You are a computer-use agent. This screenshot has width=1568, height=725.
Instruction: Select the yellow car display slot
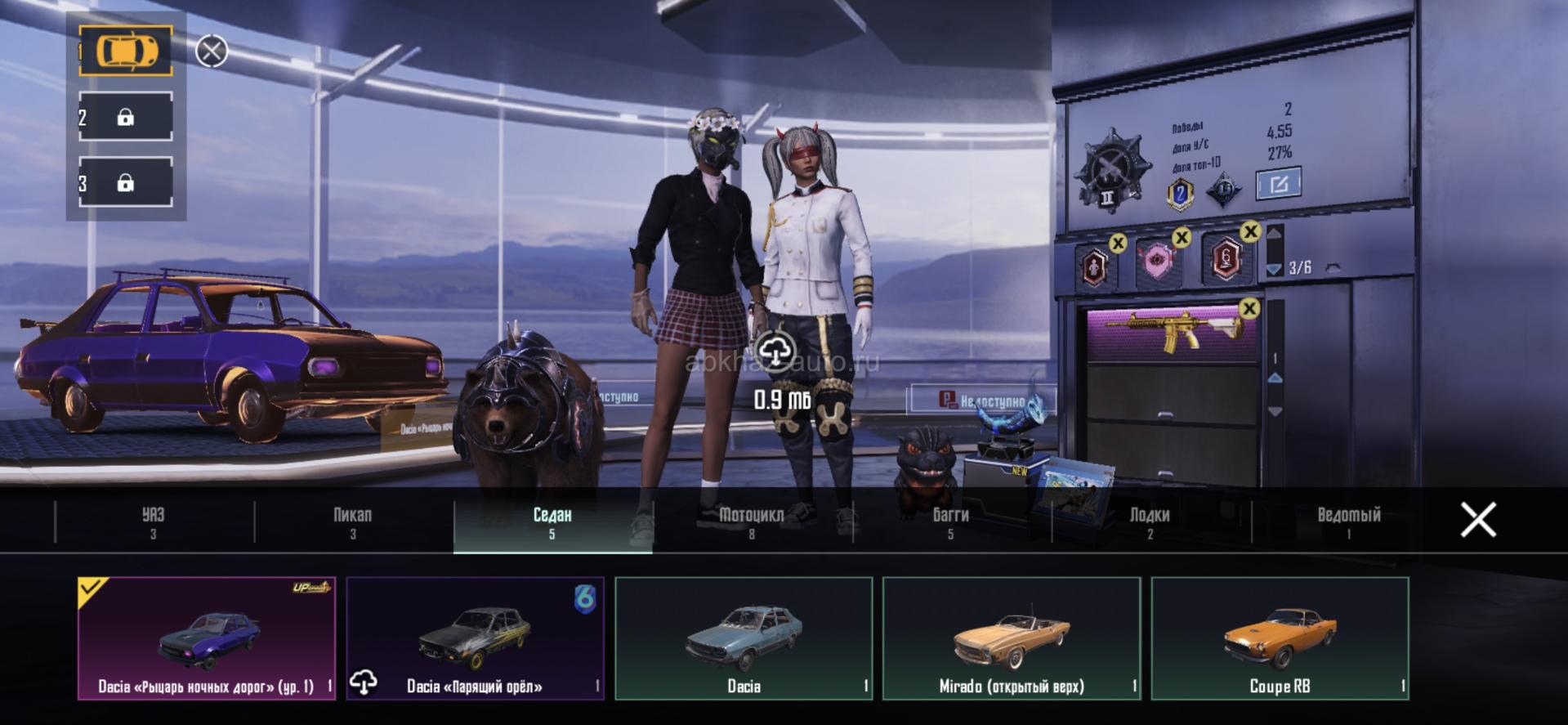pos(126,51)
